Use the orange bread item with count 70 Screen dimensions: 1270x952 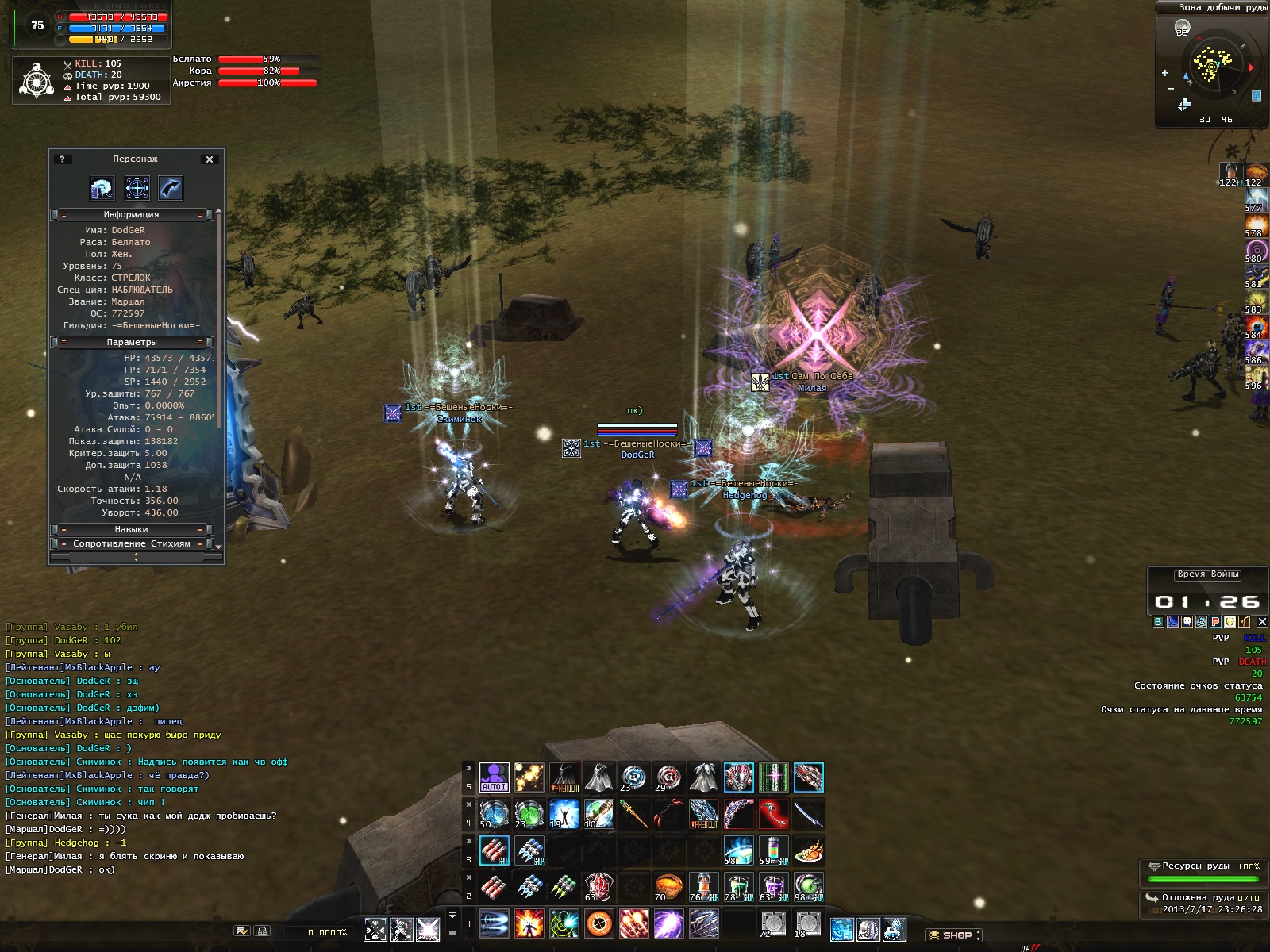tap(668, 886)
